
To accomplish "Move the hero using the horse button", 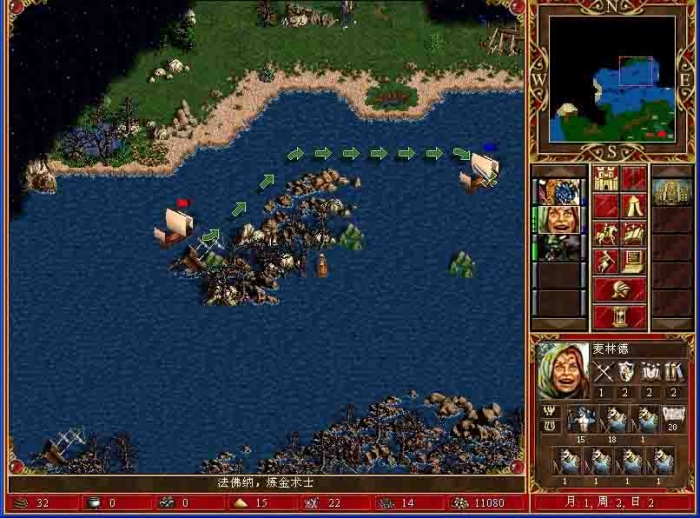I will [606, 234].
